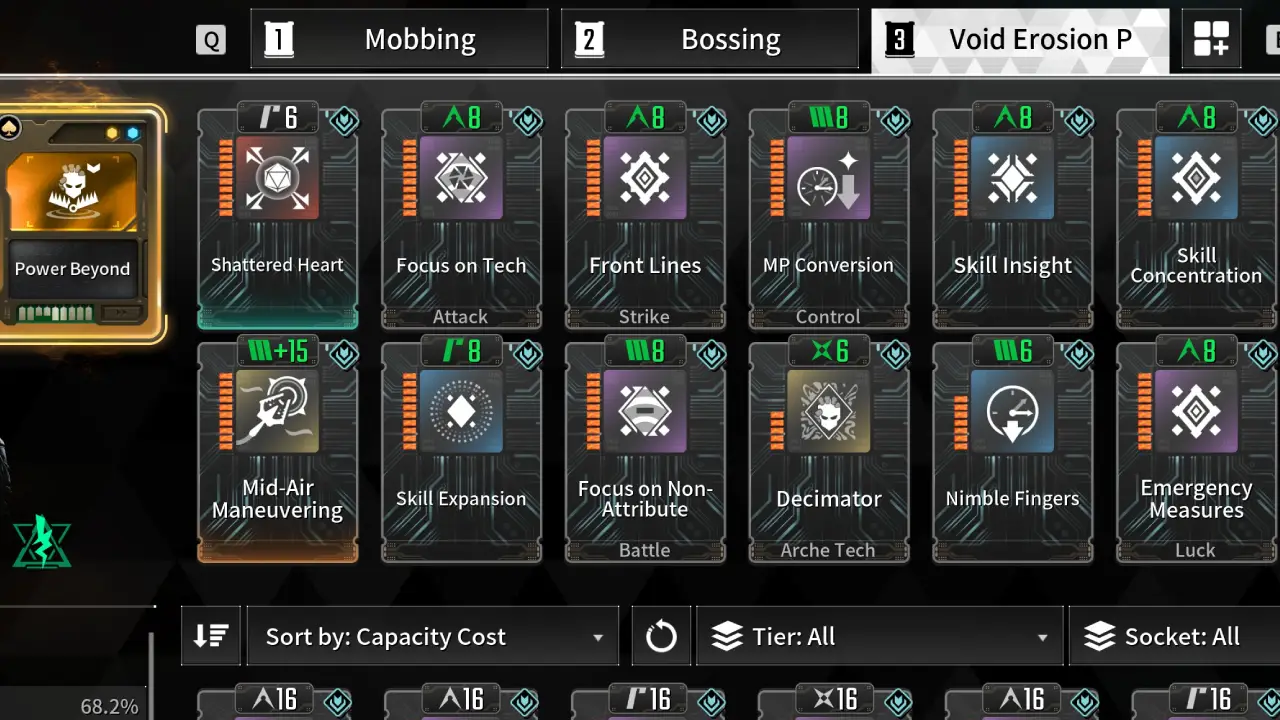Toggle the sort order direction arrows
Viewport: 1280px width, 720px height.
(210, 635)
